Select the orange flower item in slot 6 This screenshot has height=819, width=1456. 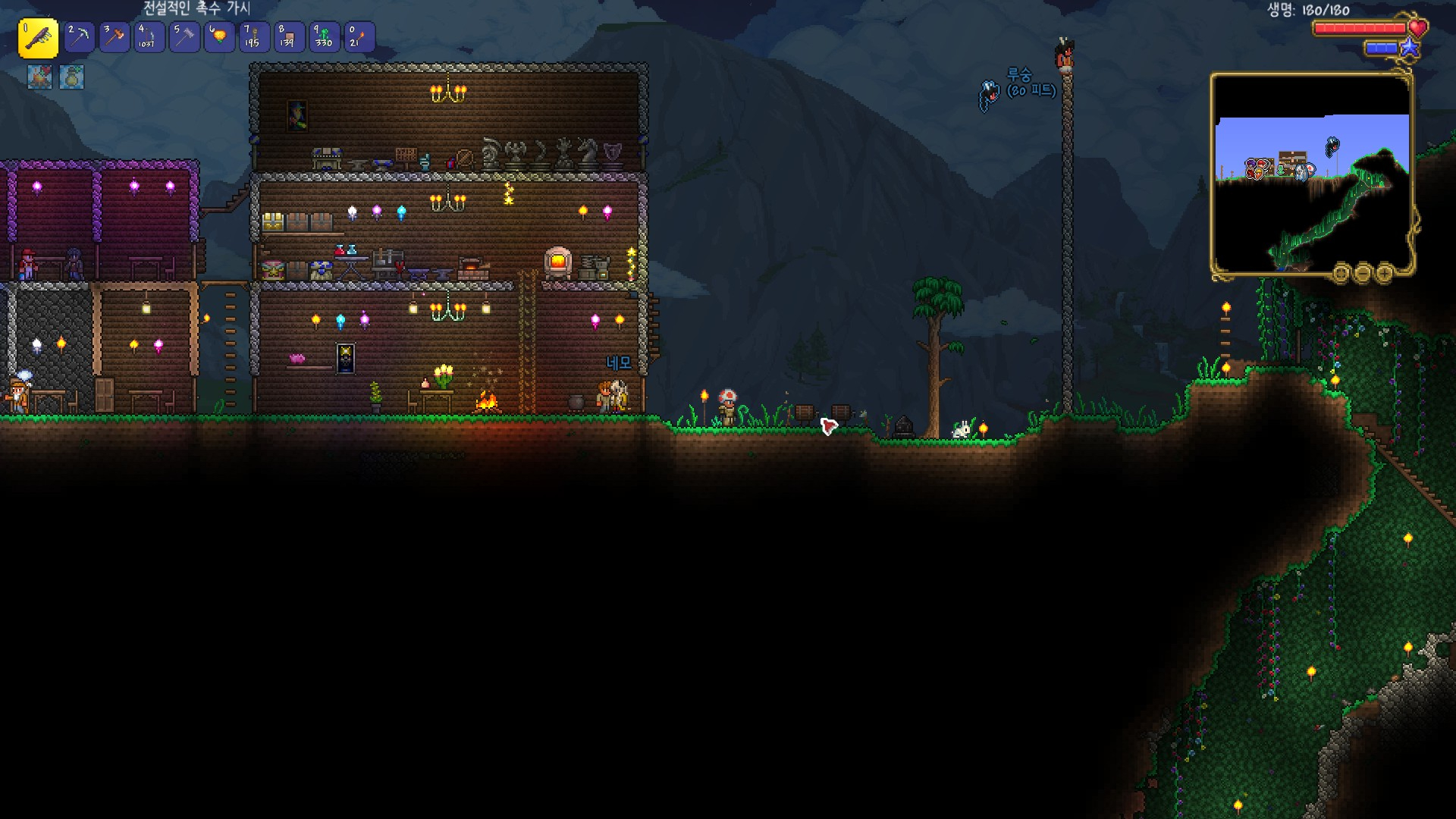[x=219, y=36]
